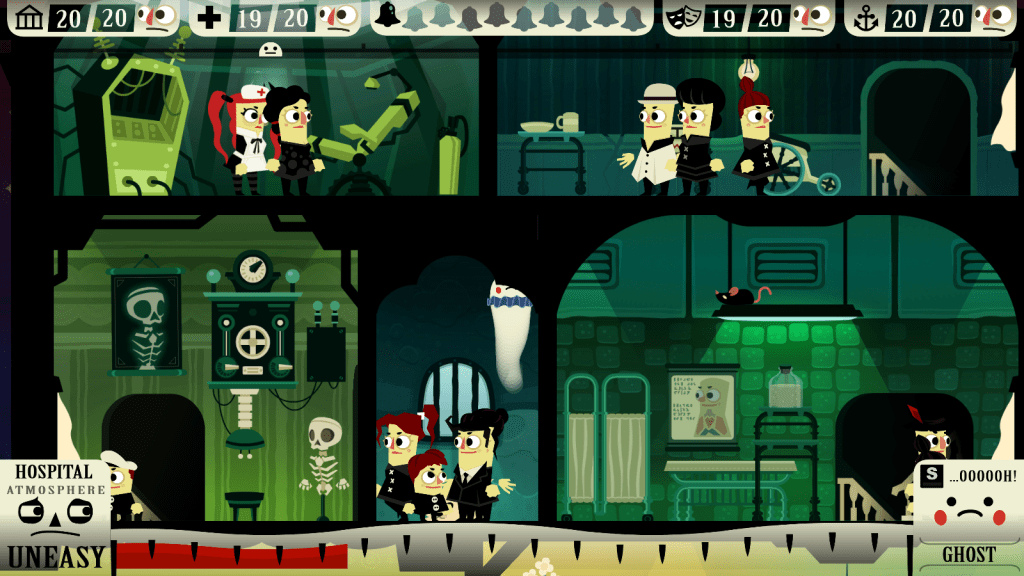
Task: Click the black bell icon
Action: [x=387, y=15]
